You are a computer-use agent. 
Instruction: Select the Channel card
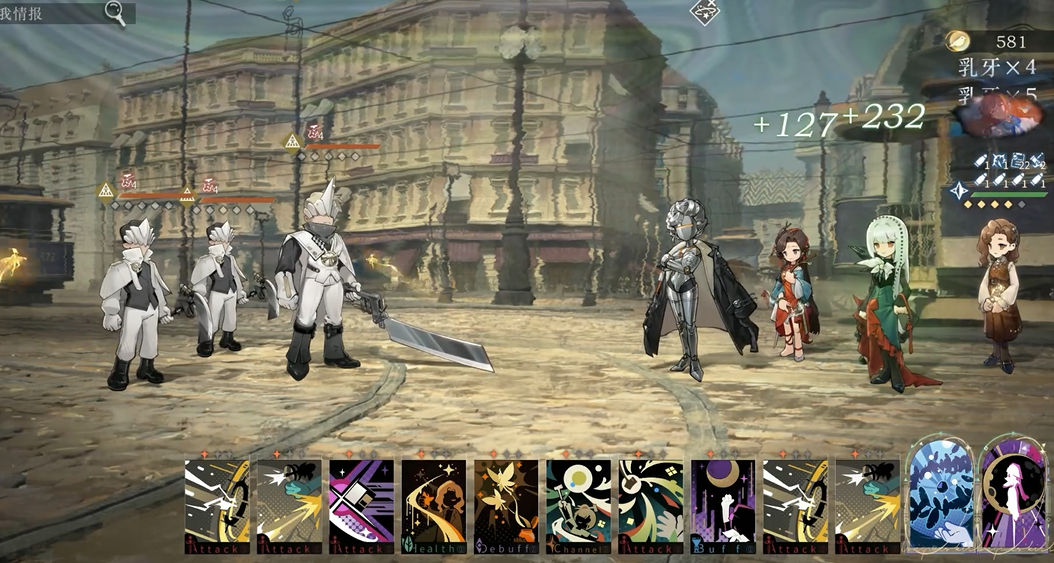578,506
